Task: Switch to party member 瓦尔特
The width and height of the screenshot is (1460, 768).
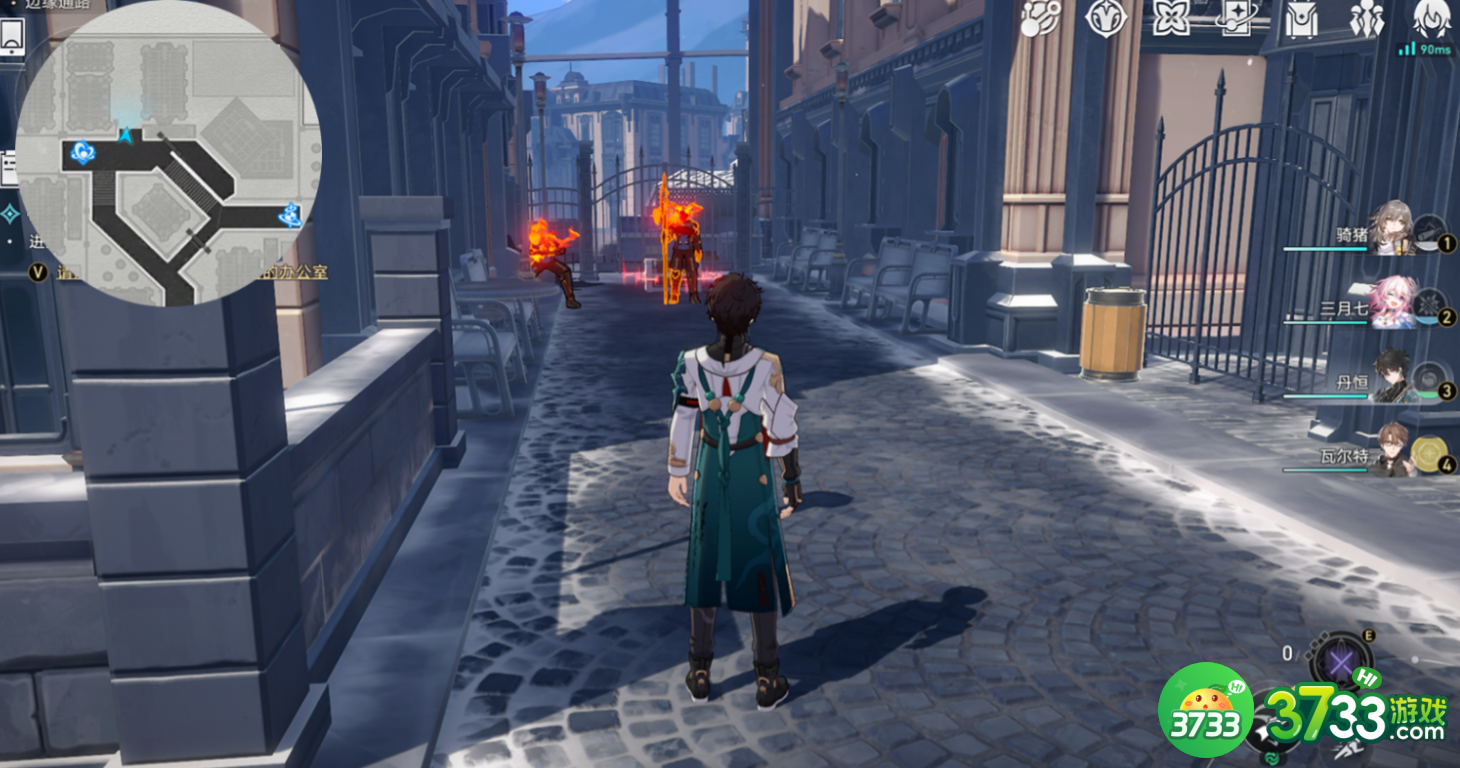Action: (x=1392, y=450)
